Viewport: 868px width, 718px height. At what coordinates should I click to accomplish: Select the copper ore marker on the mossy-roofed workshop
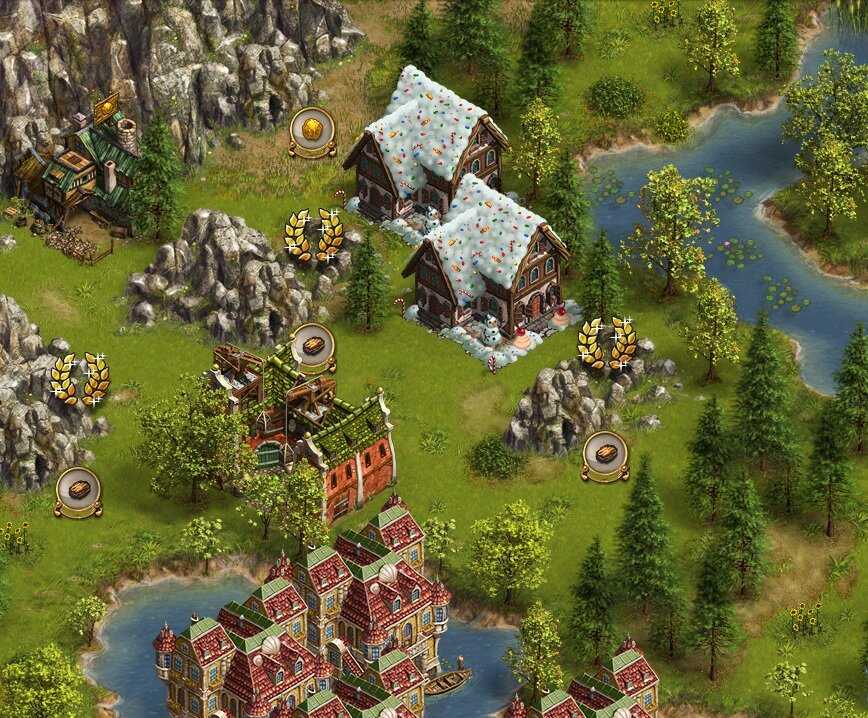[313, 346]
